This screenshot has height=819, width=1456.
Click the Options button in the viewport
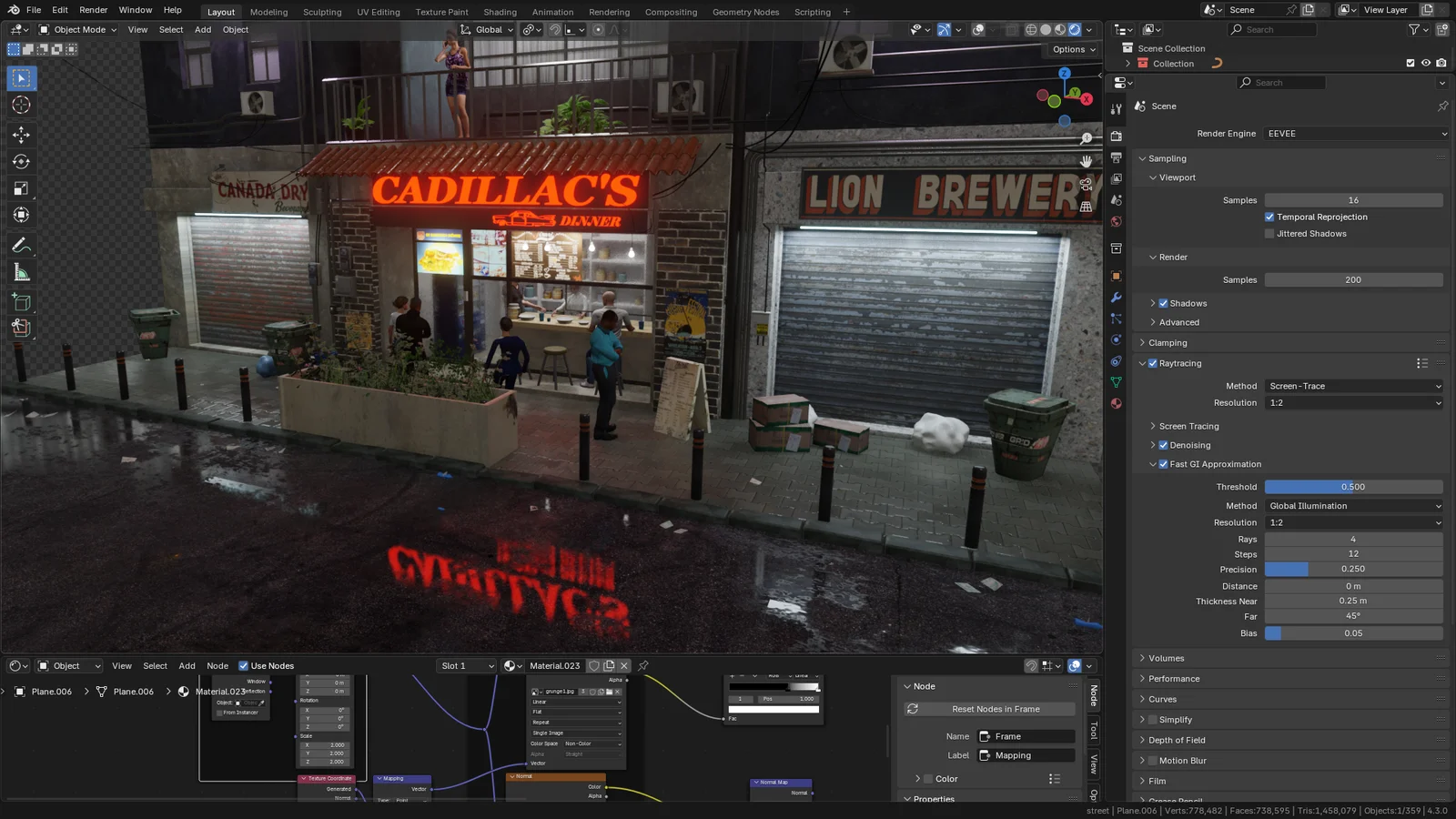(x=1071, y=49)
